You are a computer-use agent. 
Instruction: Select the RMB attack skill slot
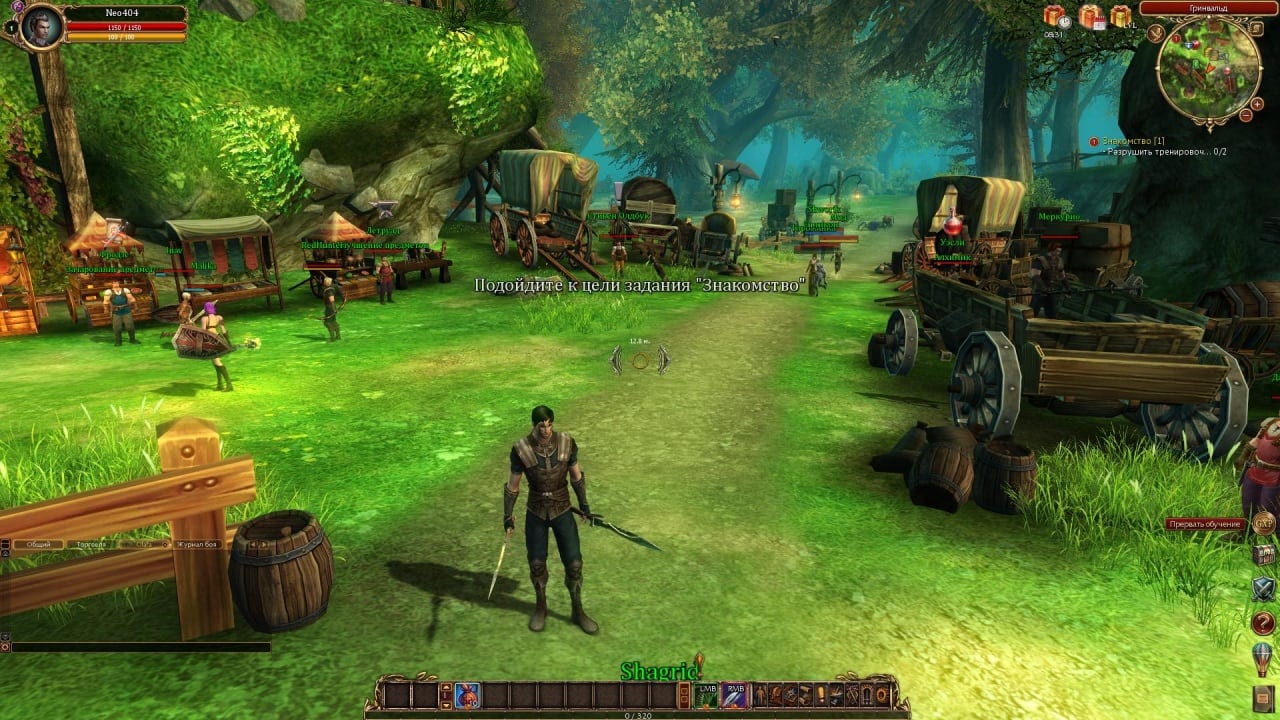pyautogui.click(x=735, y=695)
